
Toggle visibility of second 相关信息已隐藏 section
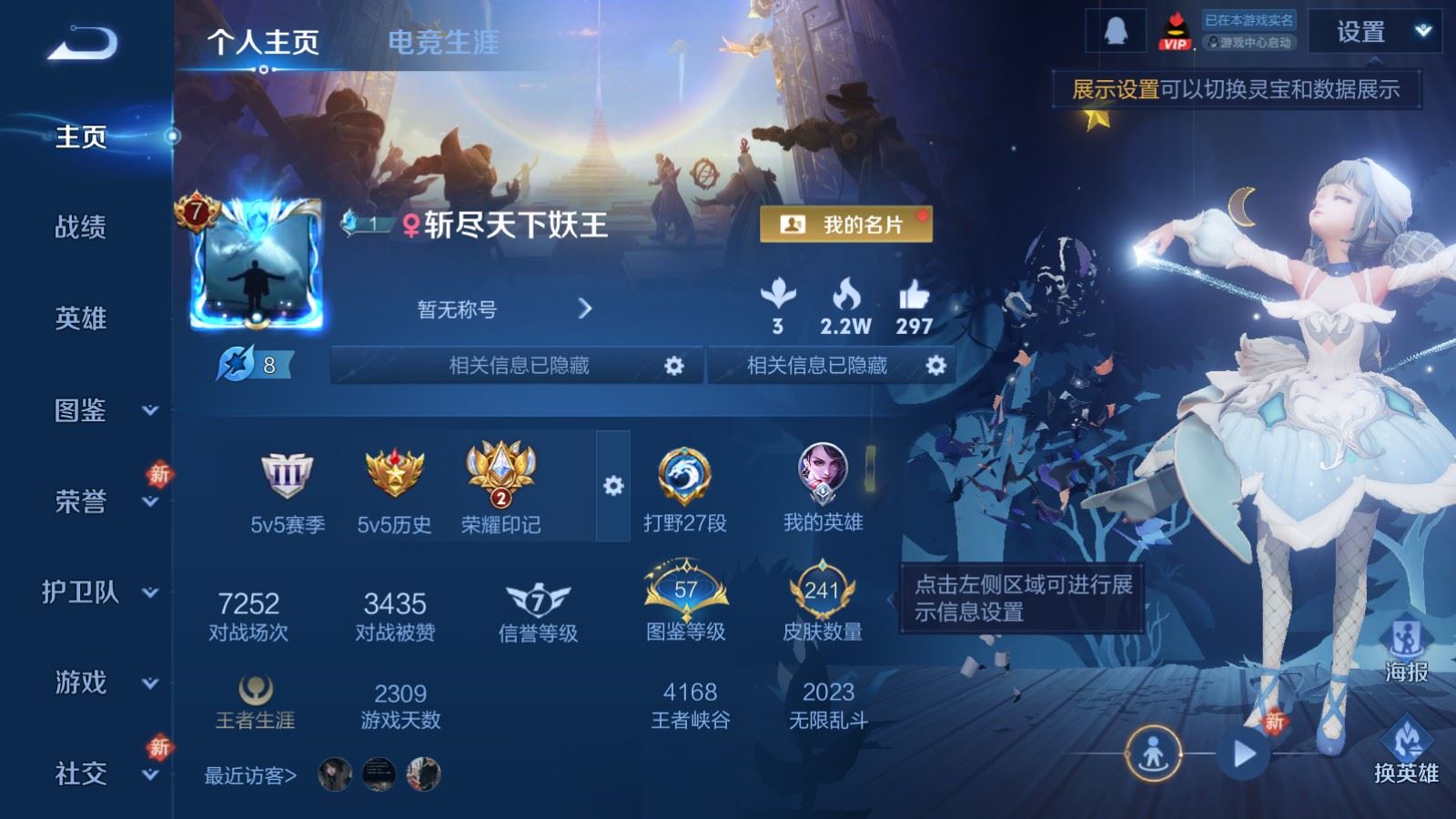[935, 366]
